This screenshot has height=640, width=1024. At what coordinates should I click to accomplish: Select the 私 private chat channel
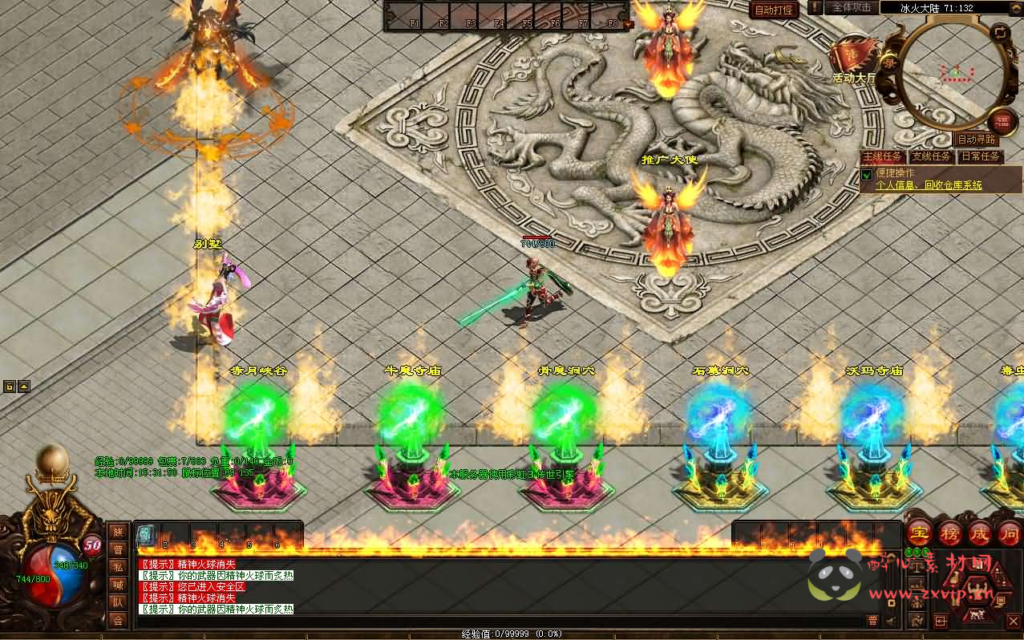(118, 566)
